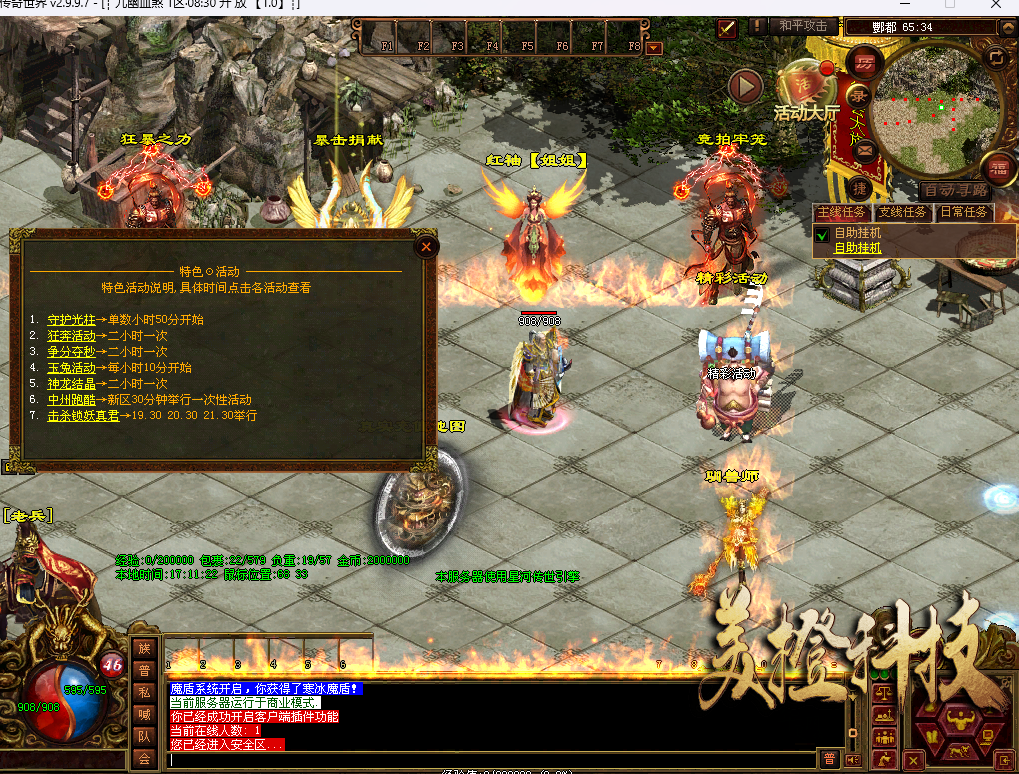Toggle the 自助挂机 checkbox
This screenshot has height=774, width=1019.
pyautogui.click(x=822, y=234)
